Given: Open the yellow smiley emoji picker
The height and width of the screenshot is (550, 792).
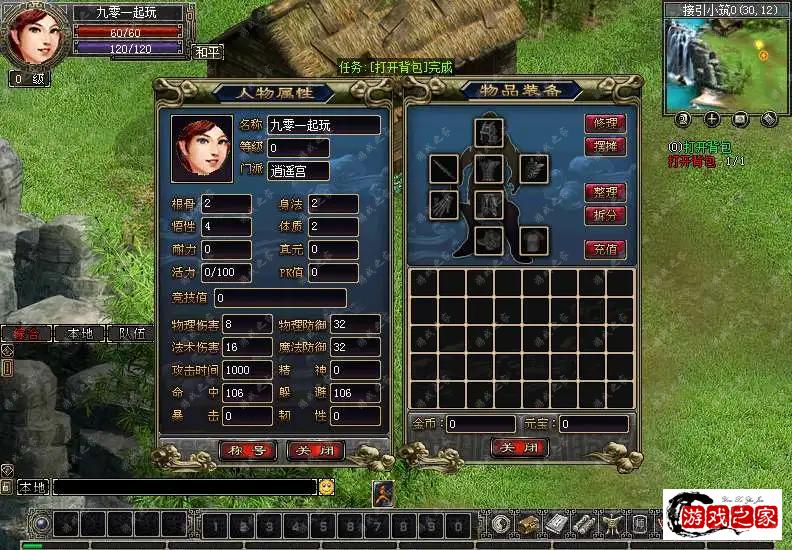Looking at the screenshot, I should (x=327, y=487).
